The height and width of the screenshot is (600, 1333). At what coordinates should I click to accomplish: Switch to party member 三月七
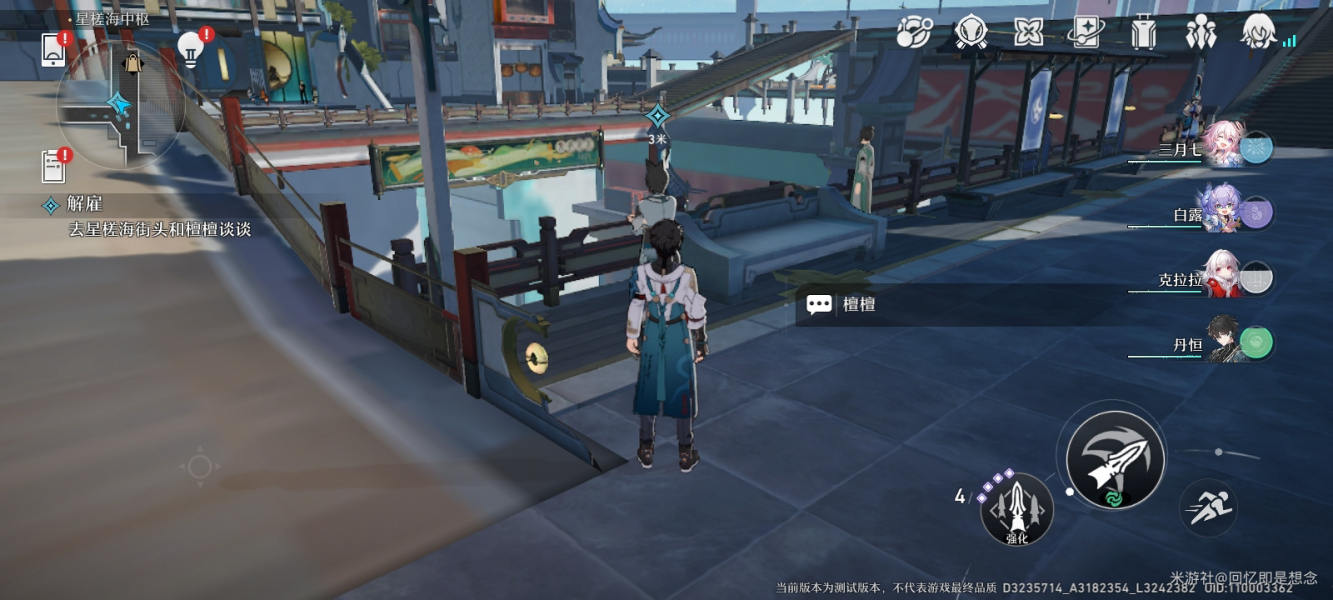coord(1222,148)
